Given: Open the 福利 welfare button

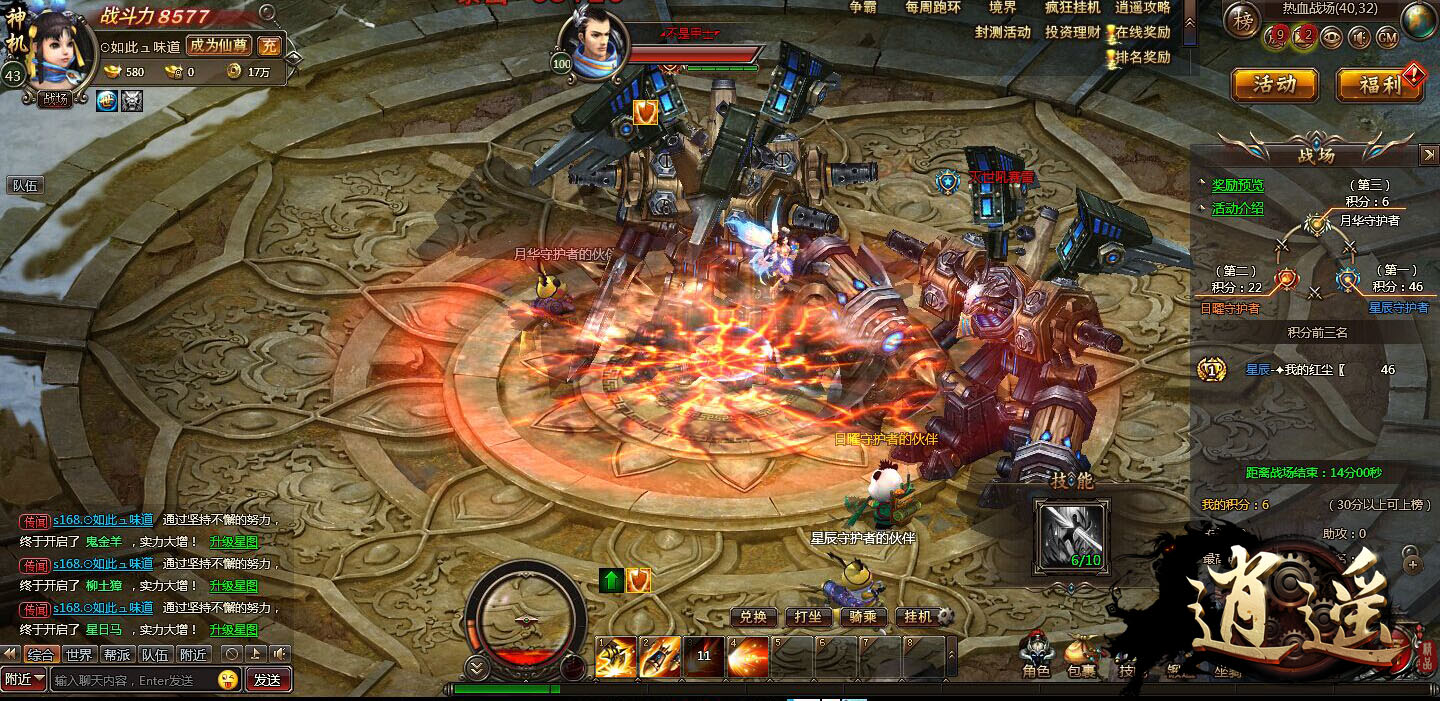Looking at the screenshot, I should 1380,85.
